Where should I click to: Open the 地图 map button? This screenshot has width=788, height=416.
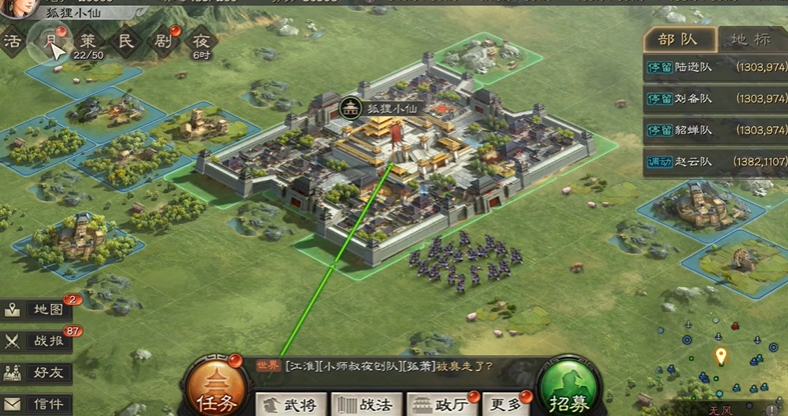tap(40, 309)
